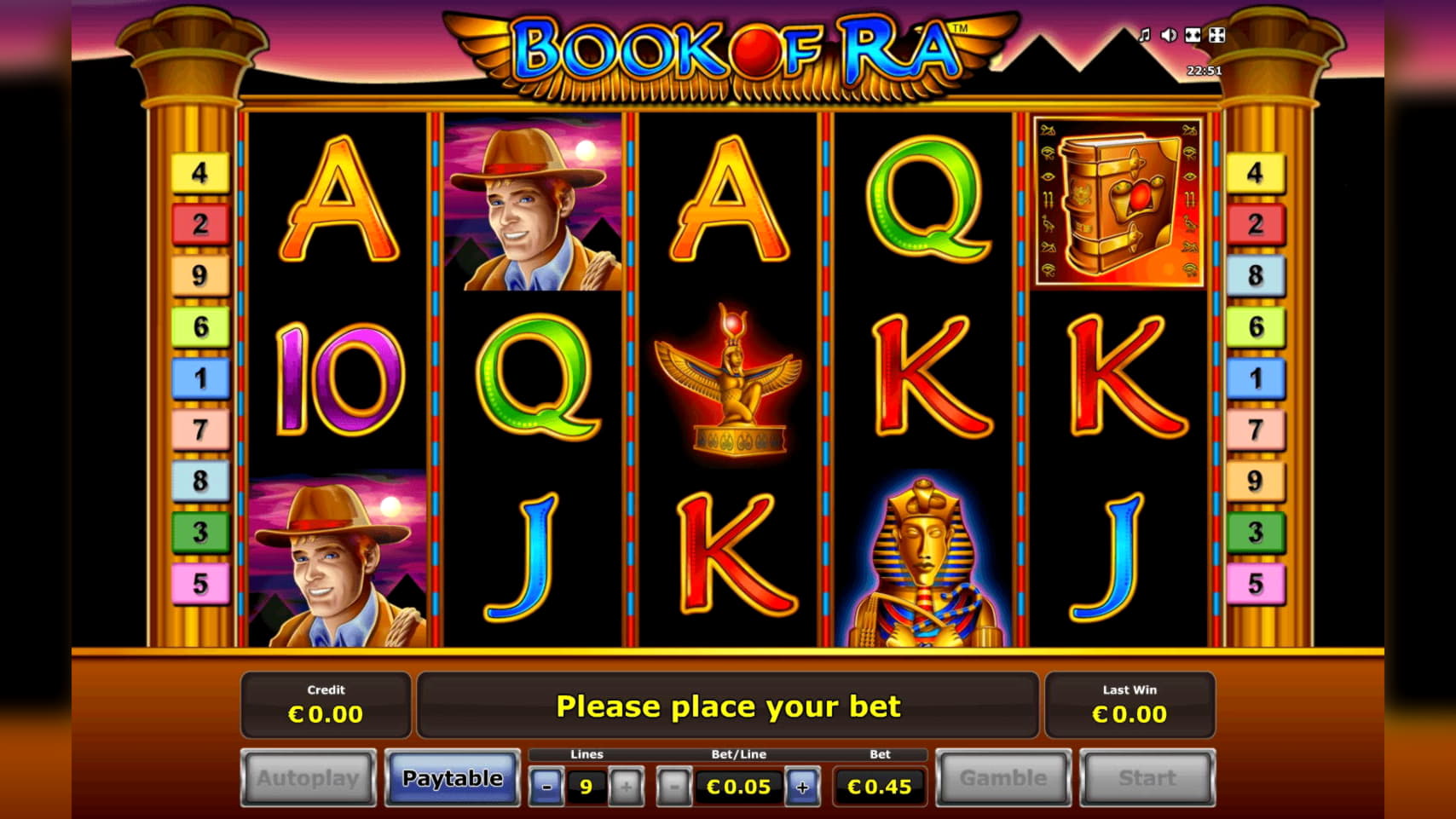The image size is (1456, 819).
Task: Hit the Start button to spin
Action: coord(1147,778)
